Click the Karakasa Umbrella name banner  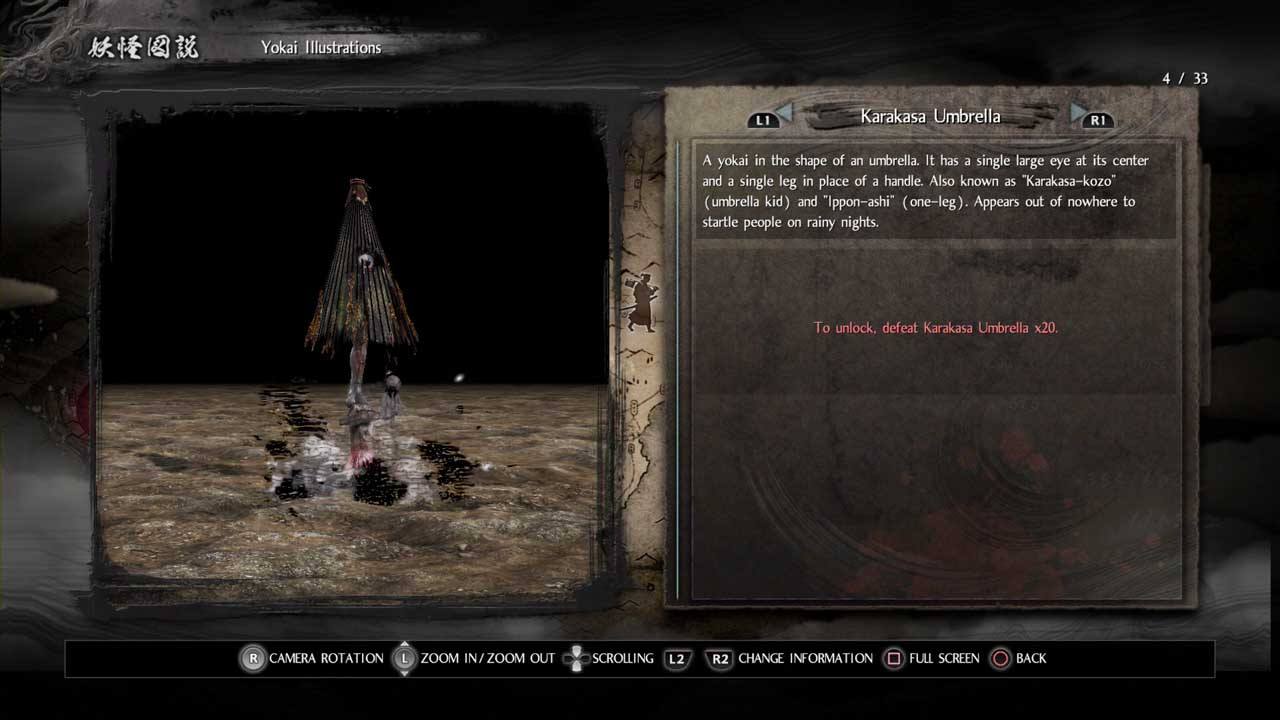pyautogui.click(x=930, y=115)
